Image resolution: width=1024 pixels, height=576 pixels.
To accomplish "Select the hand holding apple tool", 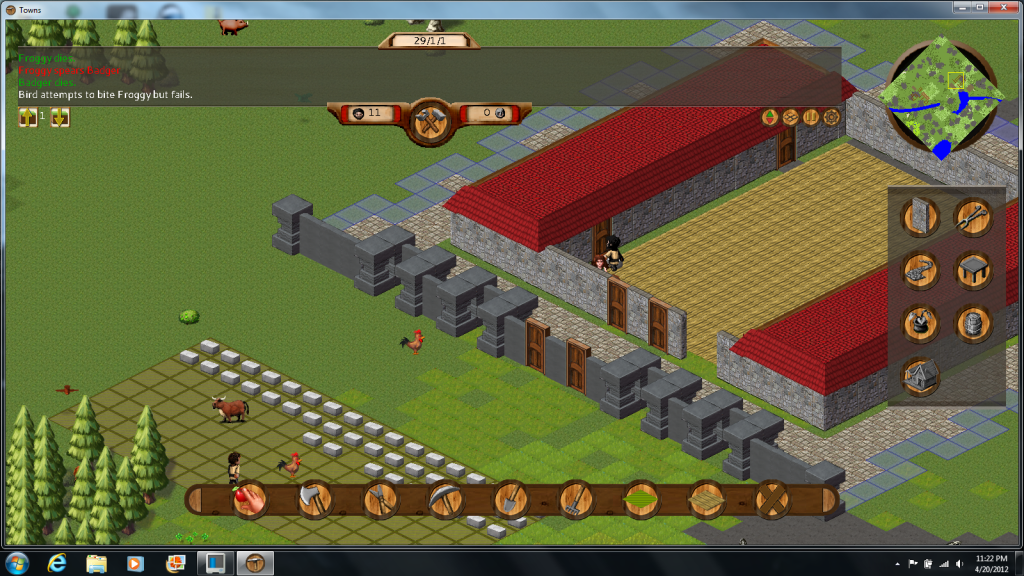I will point(250,500).
